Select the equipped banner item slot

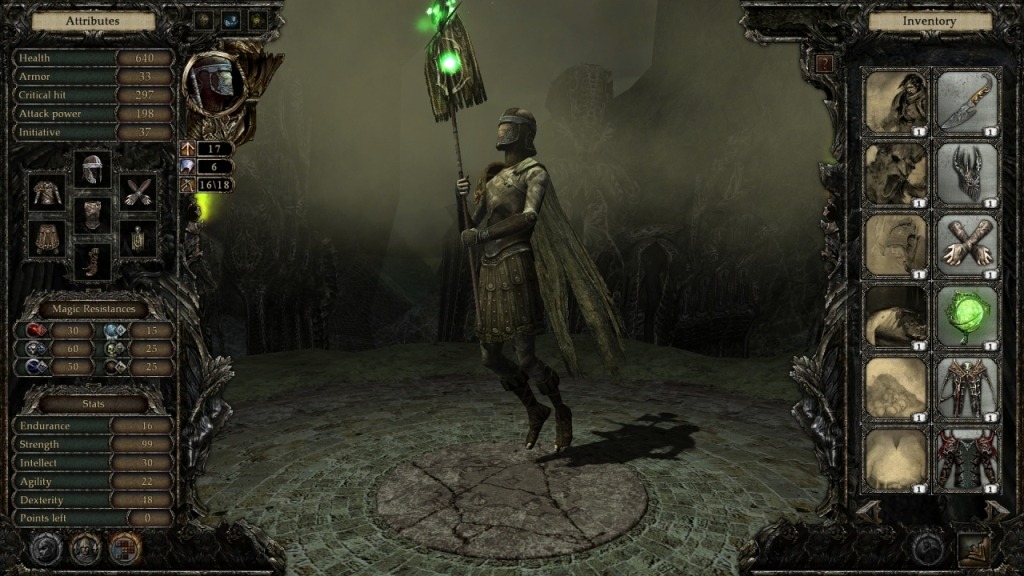pyautogui.click(x=137, y=238)
